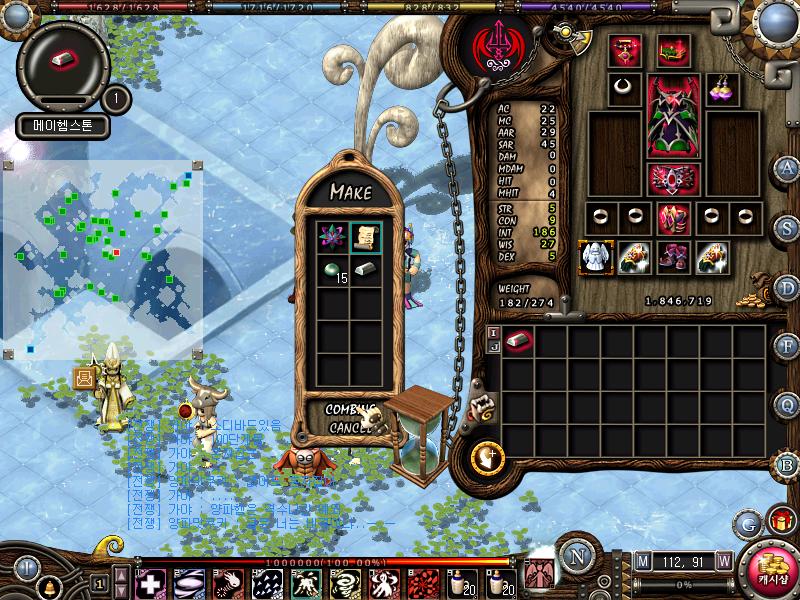Screen dimensions: 800x600
Task: Click the round A side button
Action: (x=787, y=167)
